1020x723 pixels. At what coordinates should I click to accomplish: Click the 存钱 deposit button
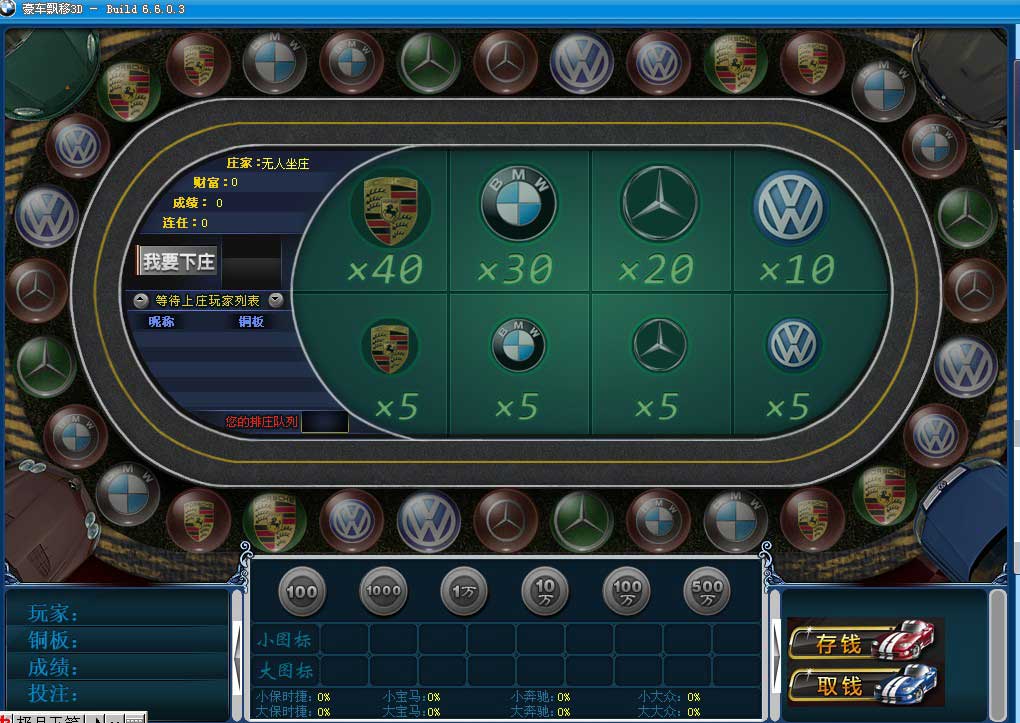click(864, 643)
